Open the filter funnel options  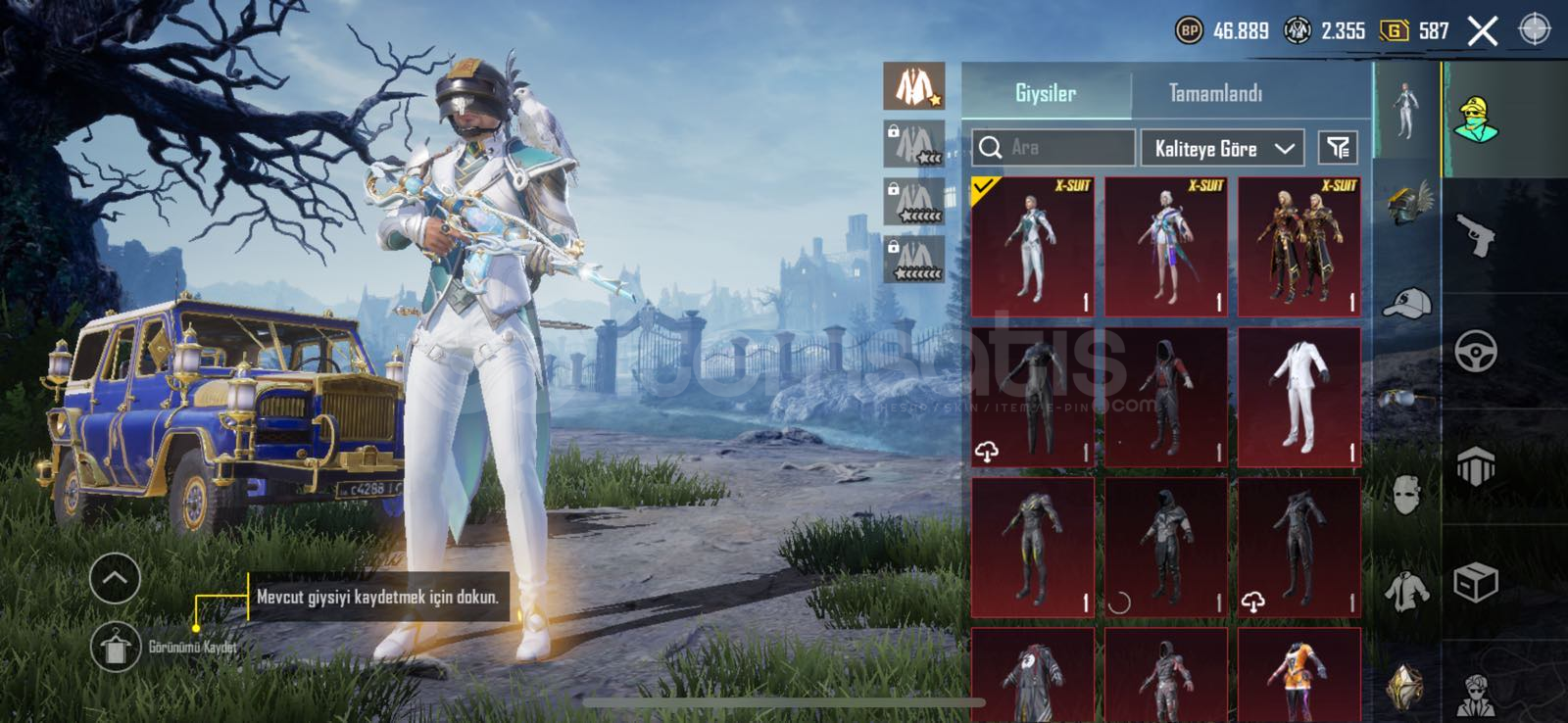pyautogui.click(x=1338, y=148)
